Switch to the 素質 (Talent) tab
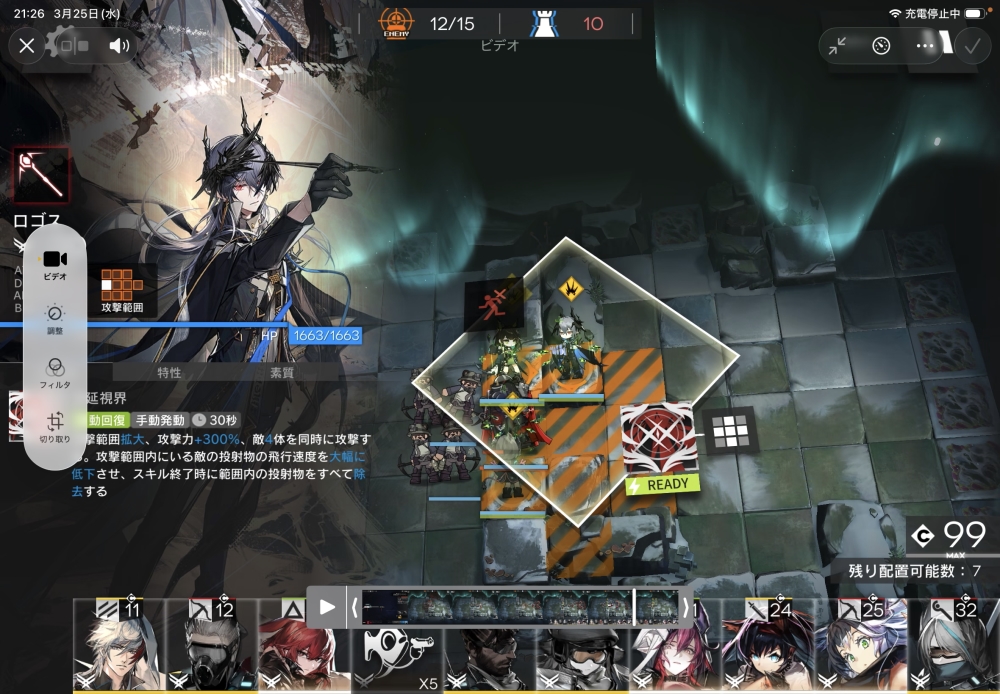 (x=282, y=373)
